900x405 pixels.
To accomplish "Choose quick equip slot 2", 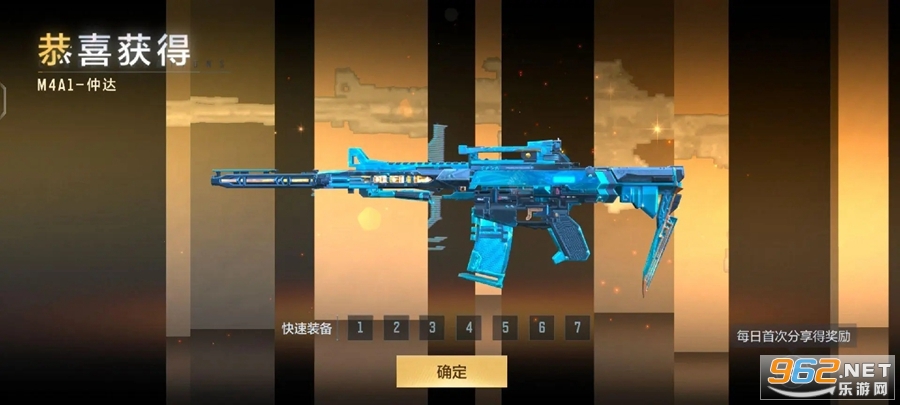I will [396, 327].
